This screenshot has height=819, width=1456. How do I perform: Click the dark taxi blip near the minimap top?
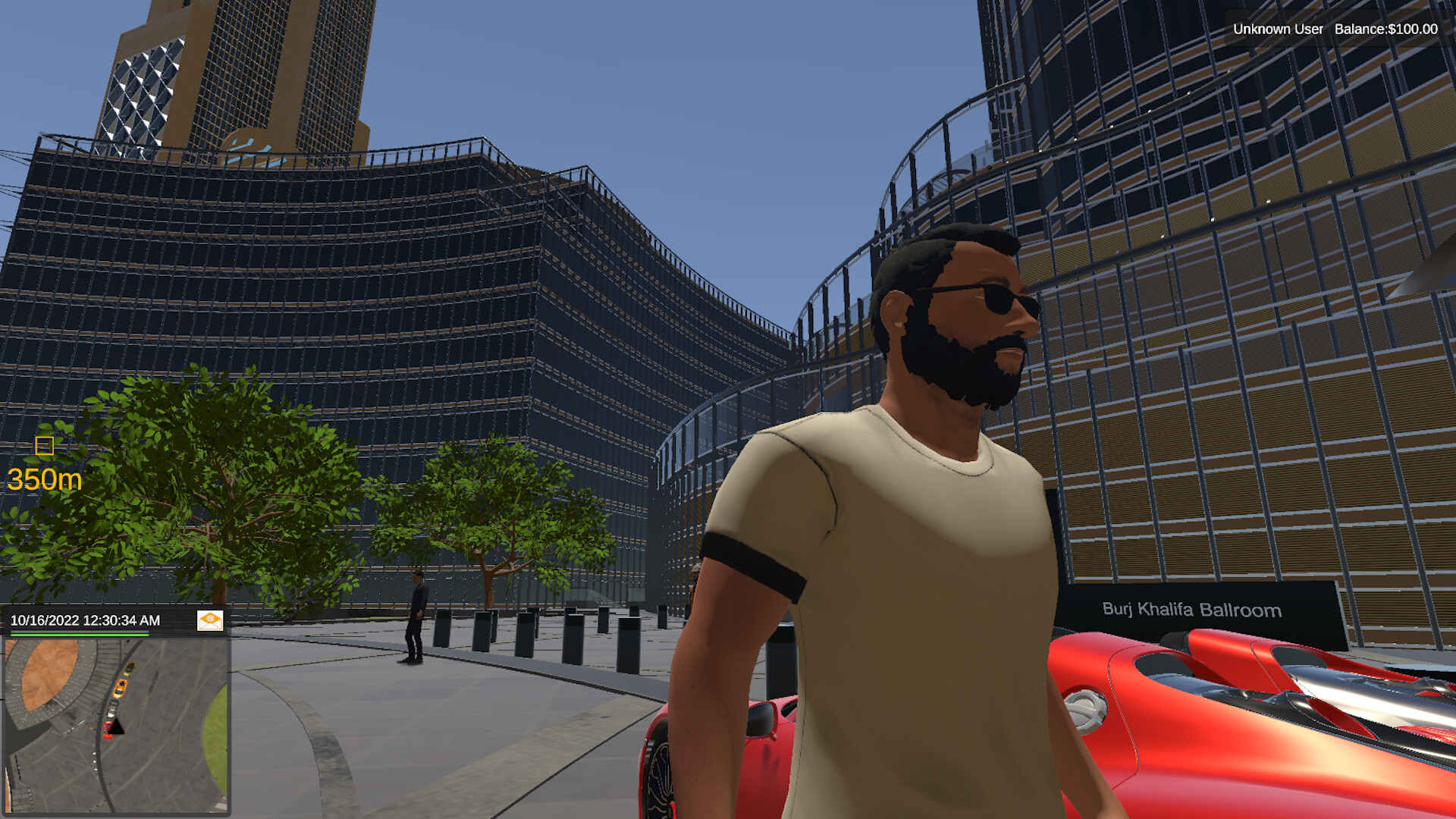point(130,668)
